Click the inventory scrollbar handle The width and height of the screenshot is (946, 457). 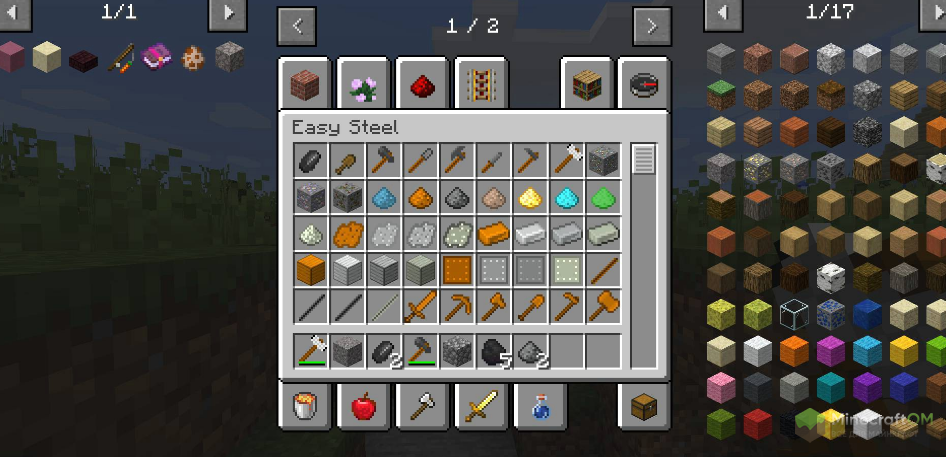[644, 160]
